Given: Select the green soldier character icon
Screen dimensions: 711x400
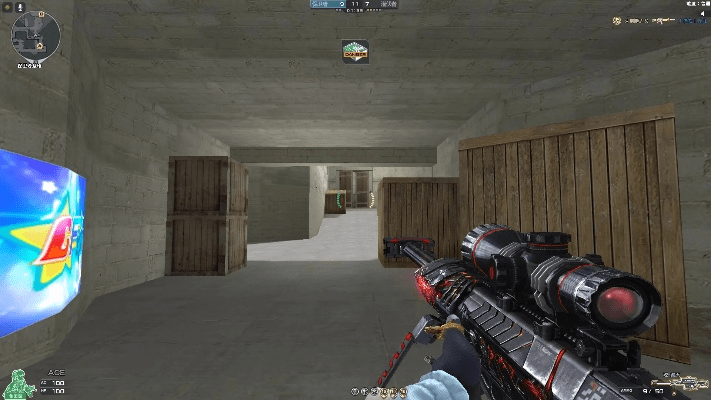Looking at the screenshot, I should coord(16,383).
